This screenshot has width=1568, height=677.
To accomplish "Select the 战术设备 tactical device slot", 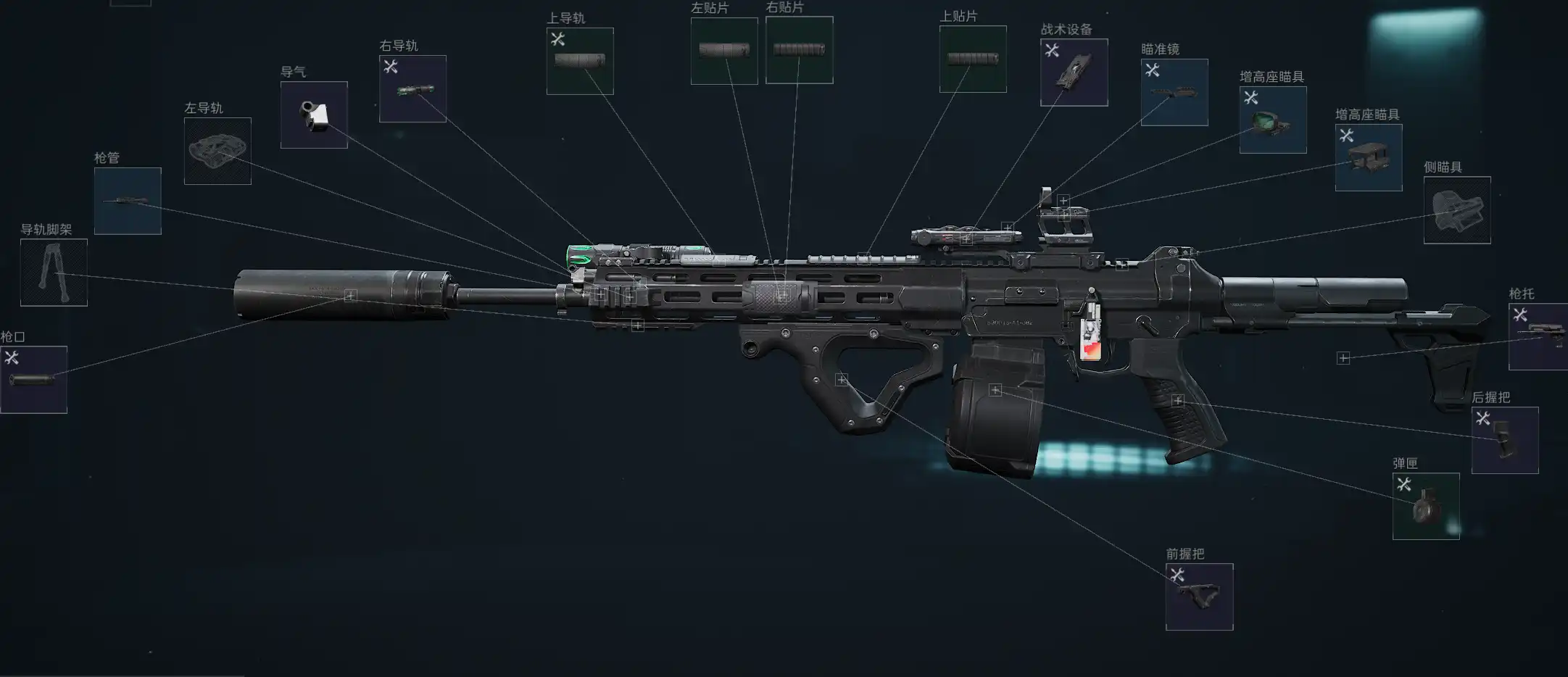I will click(1074, 72).
